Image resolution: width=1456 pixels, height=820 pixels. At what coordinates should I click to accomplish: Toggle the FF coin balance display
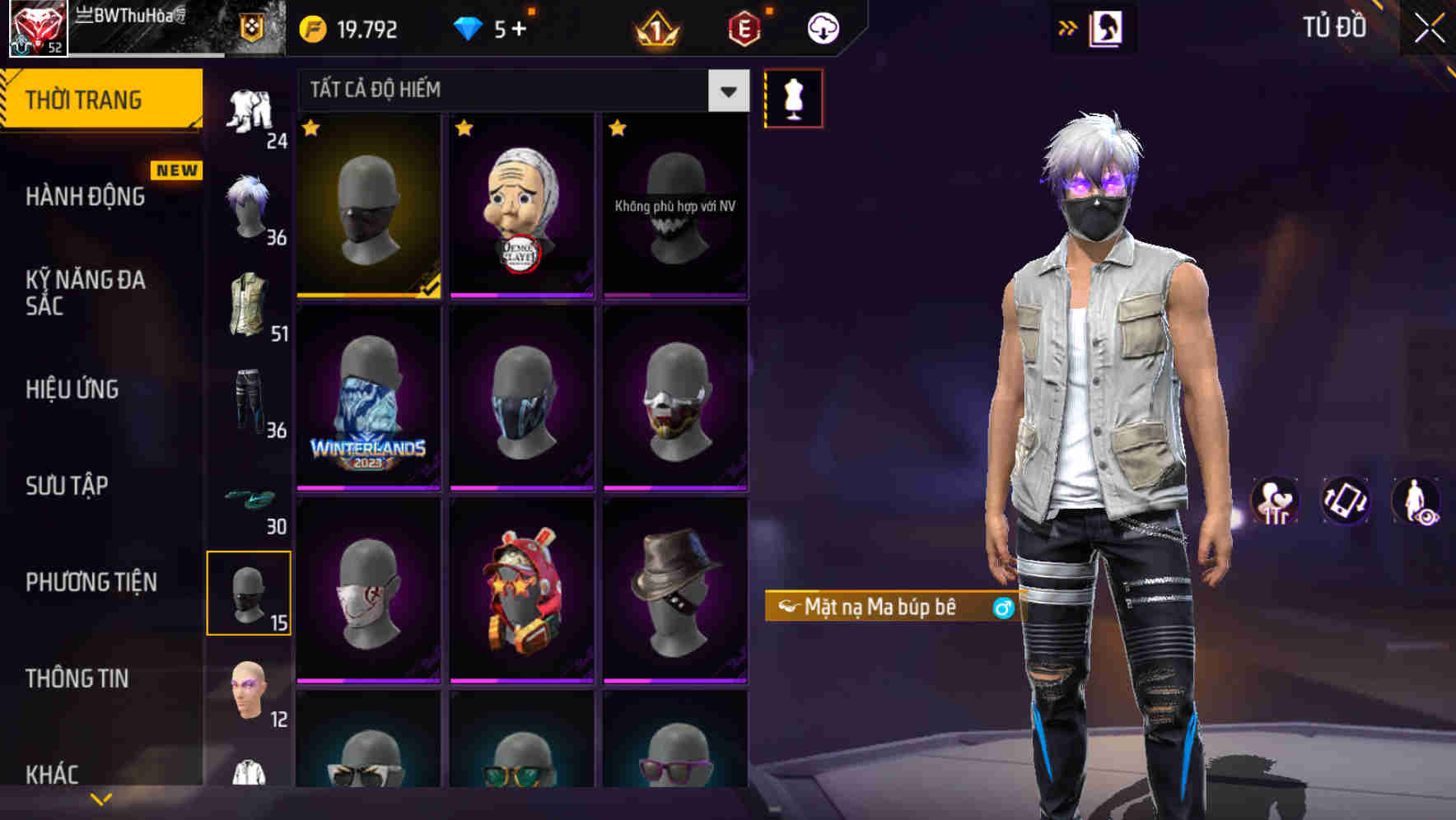350,27
